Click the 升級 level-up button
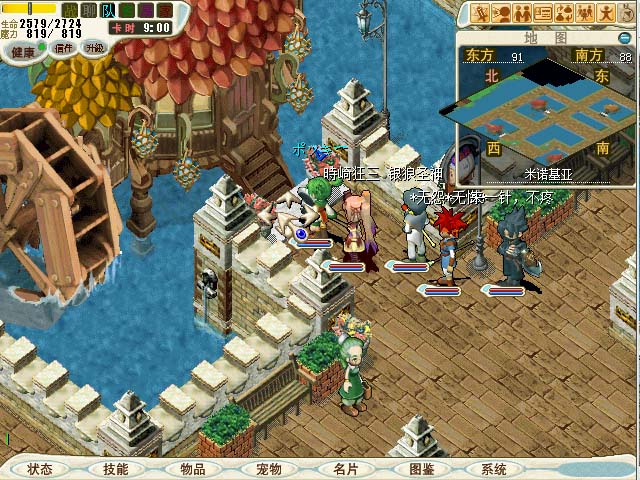640x480 pixels. pos(95,48)
